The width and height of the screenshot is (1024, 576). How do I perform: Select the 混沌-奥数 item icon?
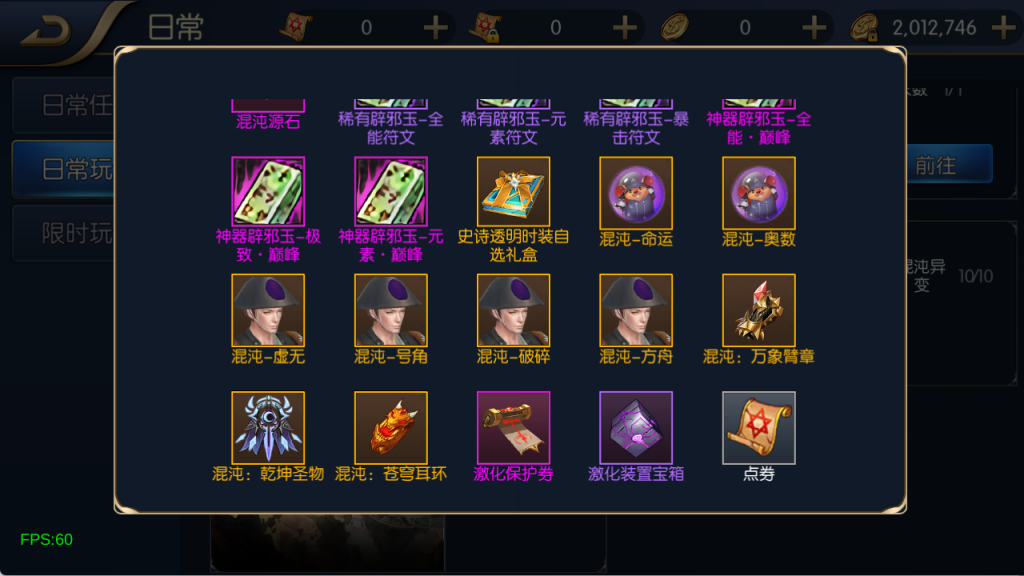(x=759, y=193)
